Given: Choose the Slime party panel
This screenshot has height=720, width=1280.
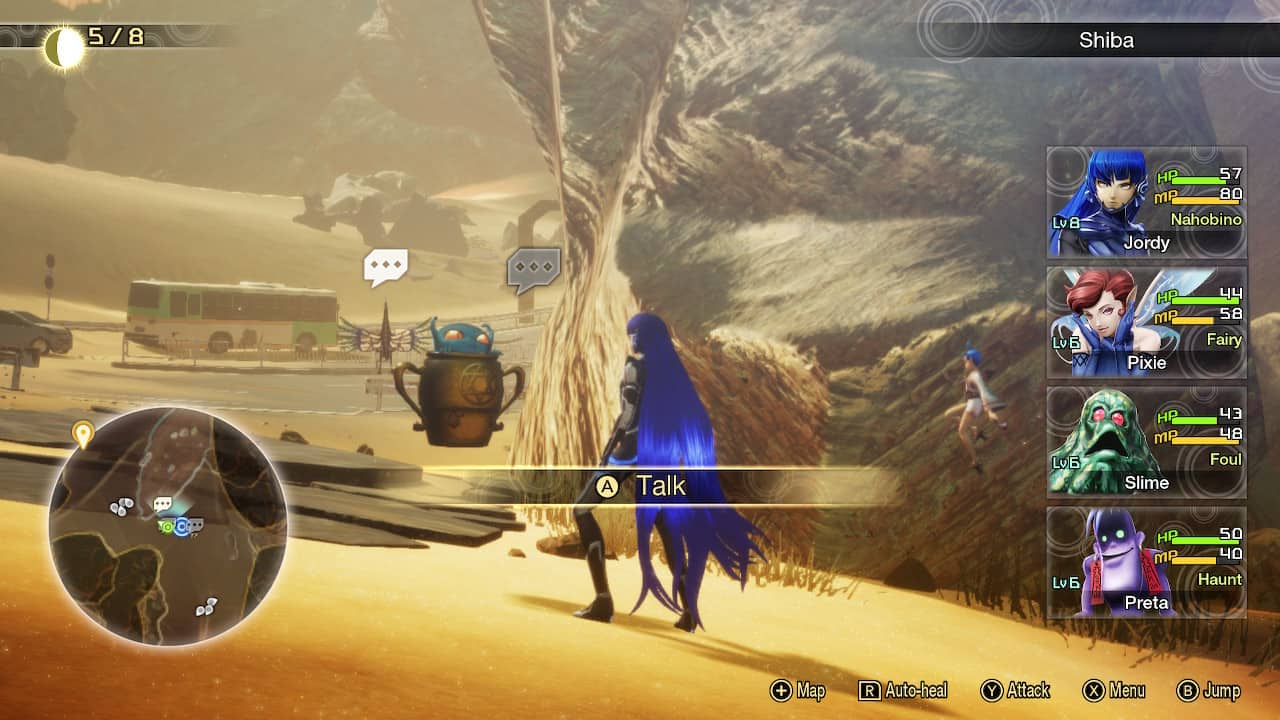Looking at the screenshot, I should pyautogui.click(x=1146, y=442).
